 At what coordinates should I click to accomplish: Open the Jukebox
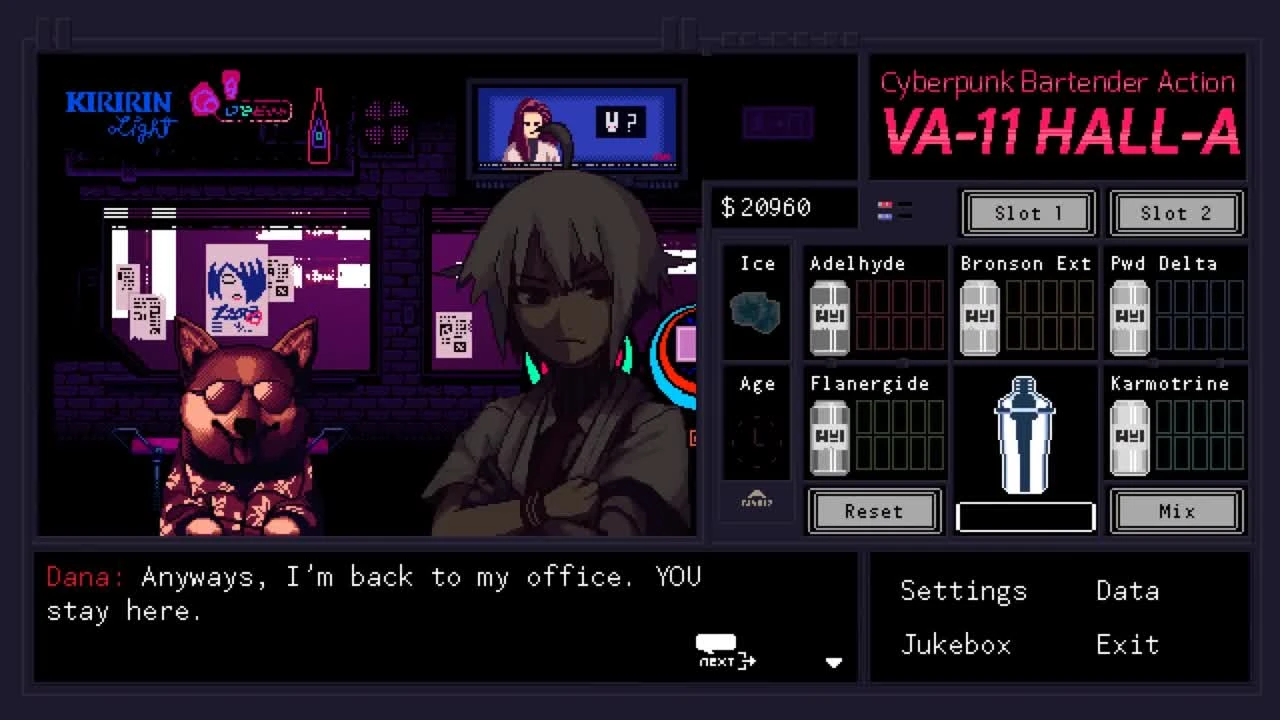click(956, 645)
